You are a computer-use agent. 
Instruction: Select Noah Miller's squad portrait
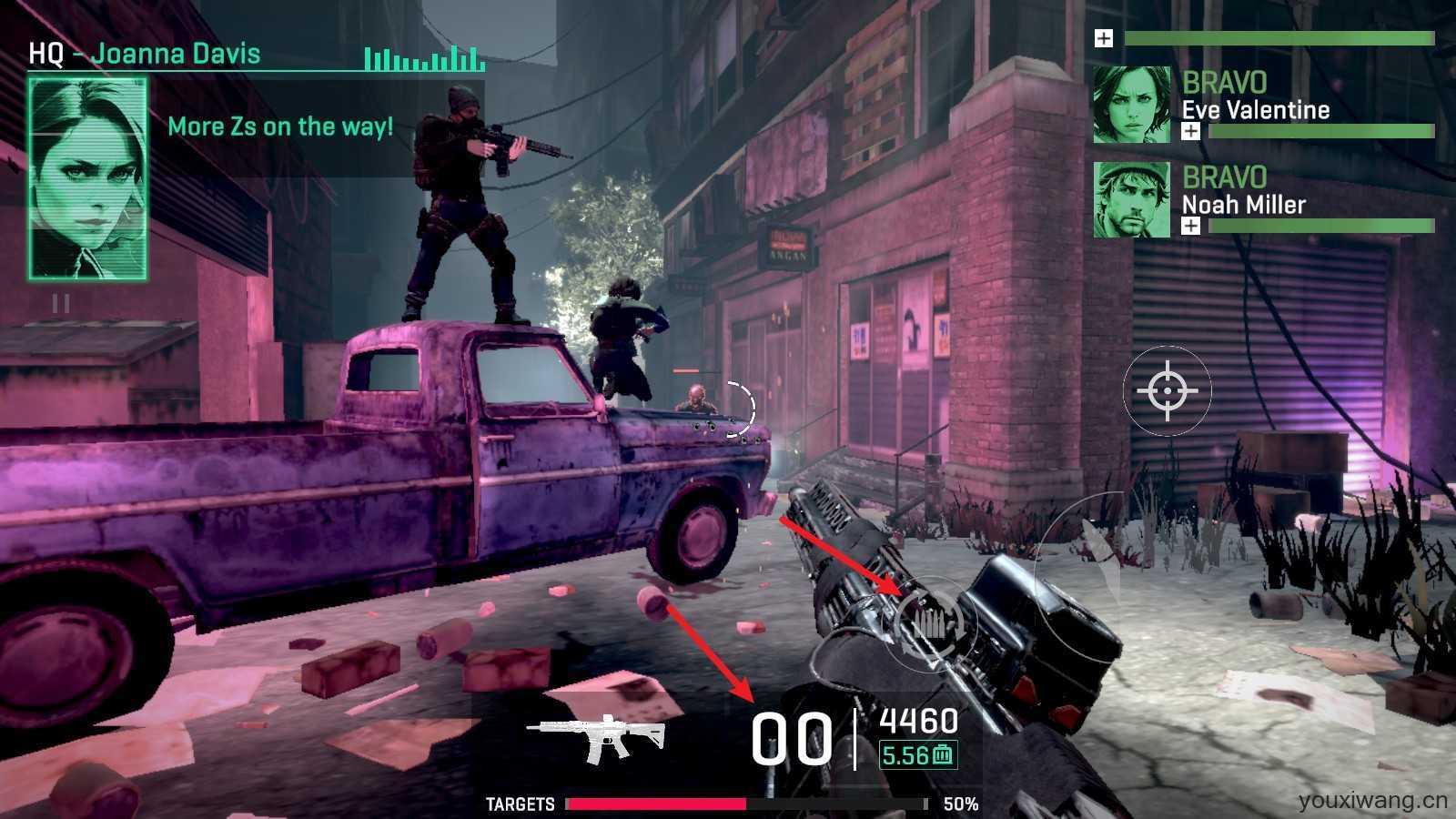[1131, 200]
